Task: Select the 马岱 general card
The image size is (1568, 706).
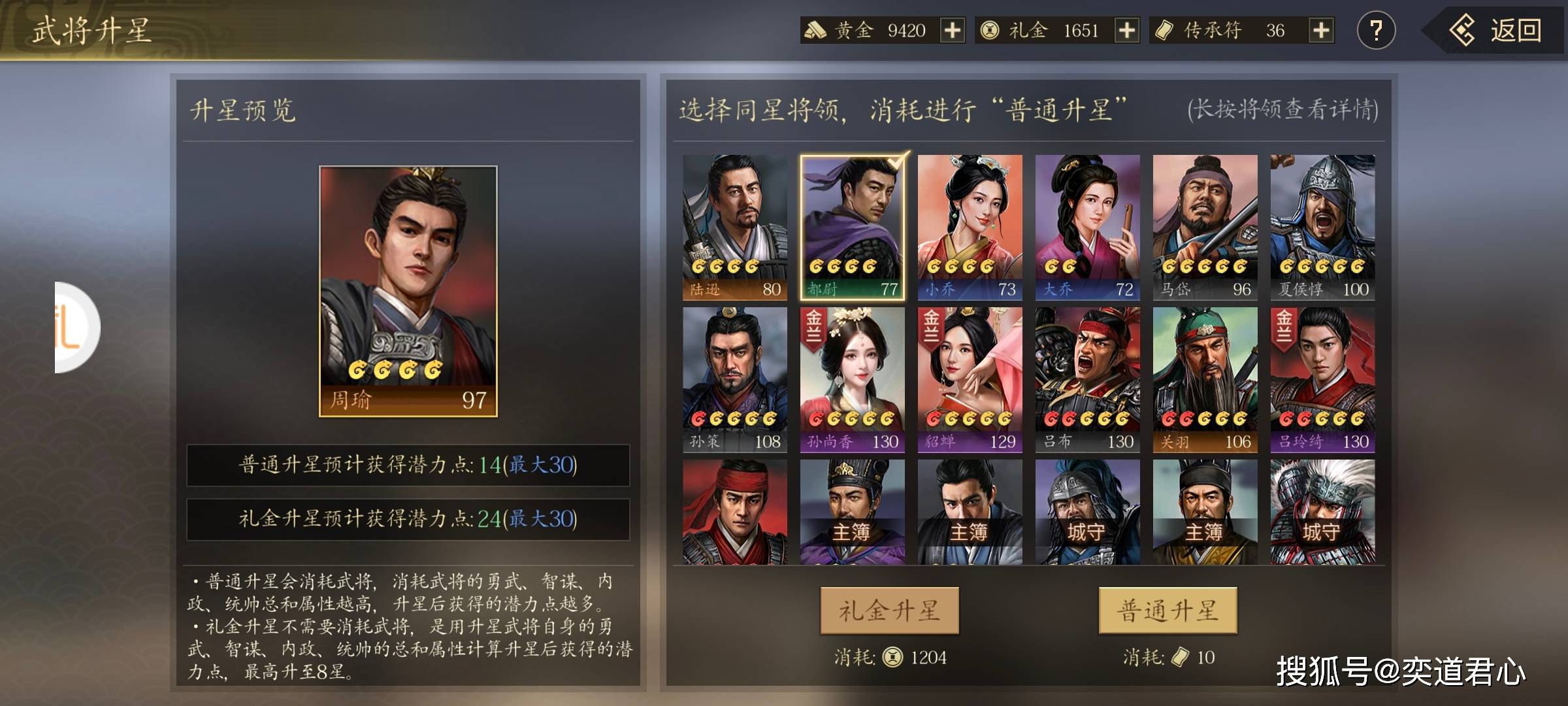Action: (x=1205, y=227)
